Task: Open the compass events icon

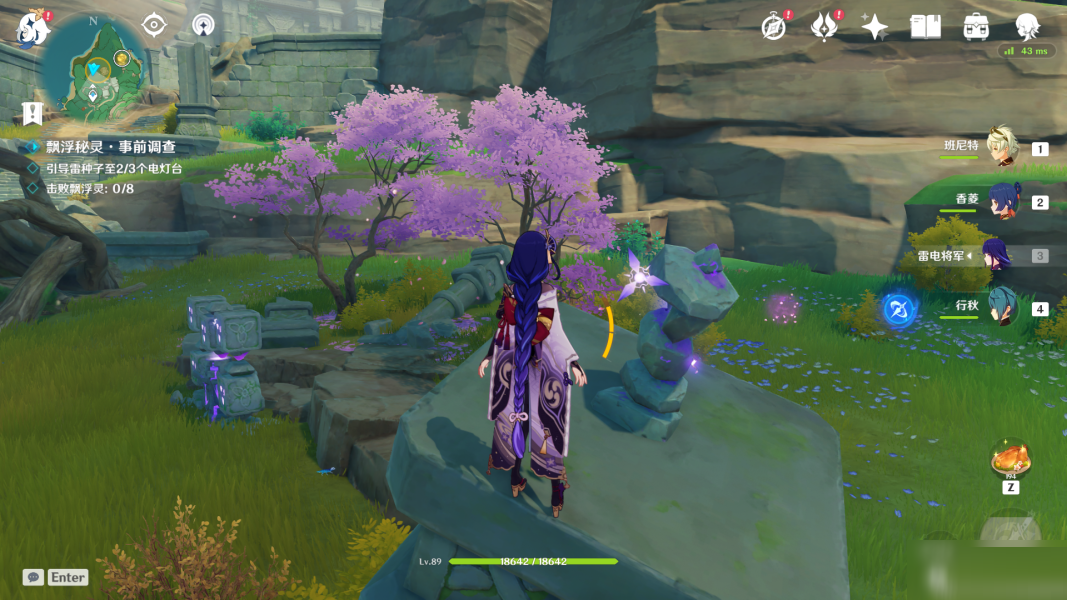Action: click(x=774, y=27)
